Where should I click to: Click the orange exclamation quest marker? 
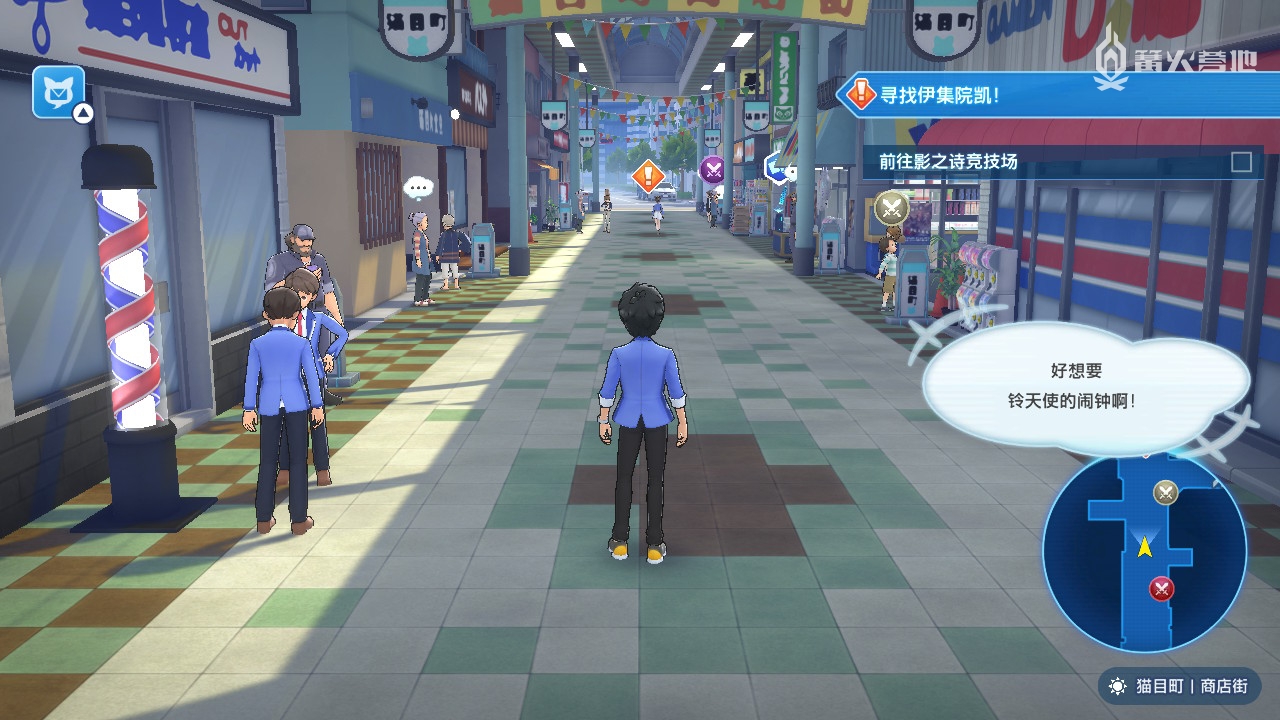click(648, 177)
